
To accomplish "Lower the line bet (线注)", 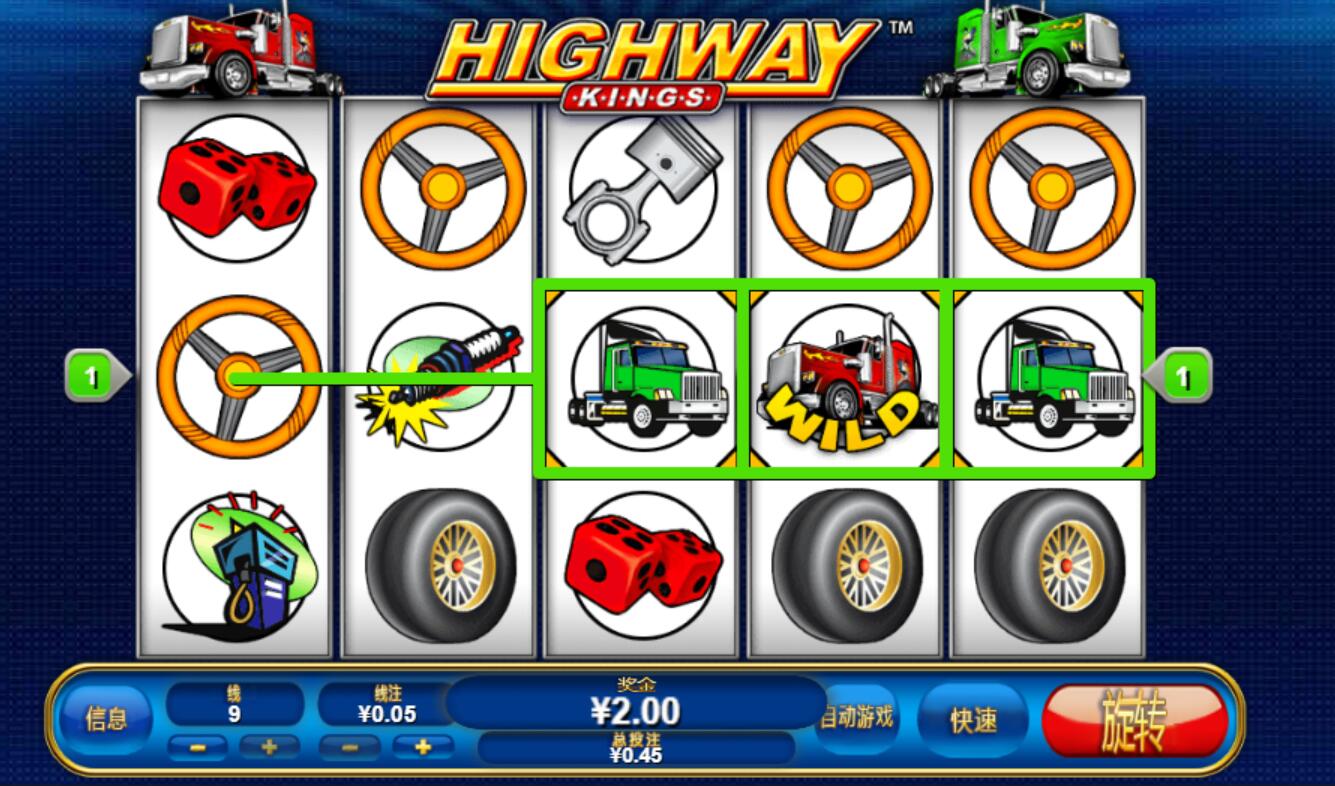I will [349, 746].
